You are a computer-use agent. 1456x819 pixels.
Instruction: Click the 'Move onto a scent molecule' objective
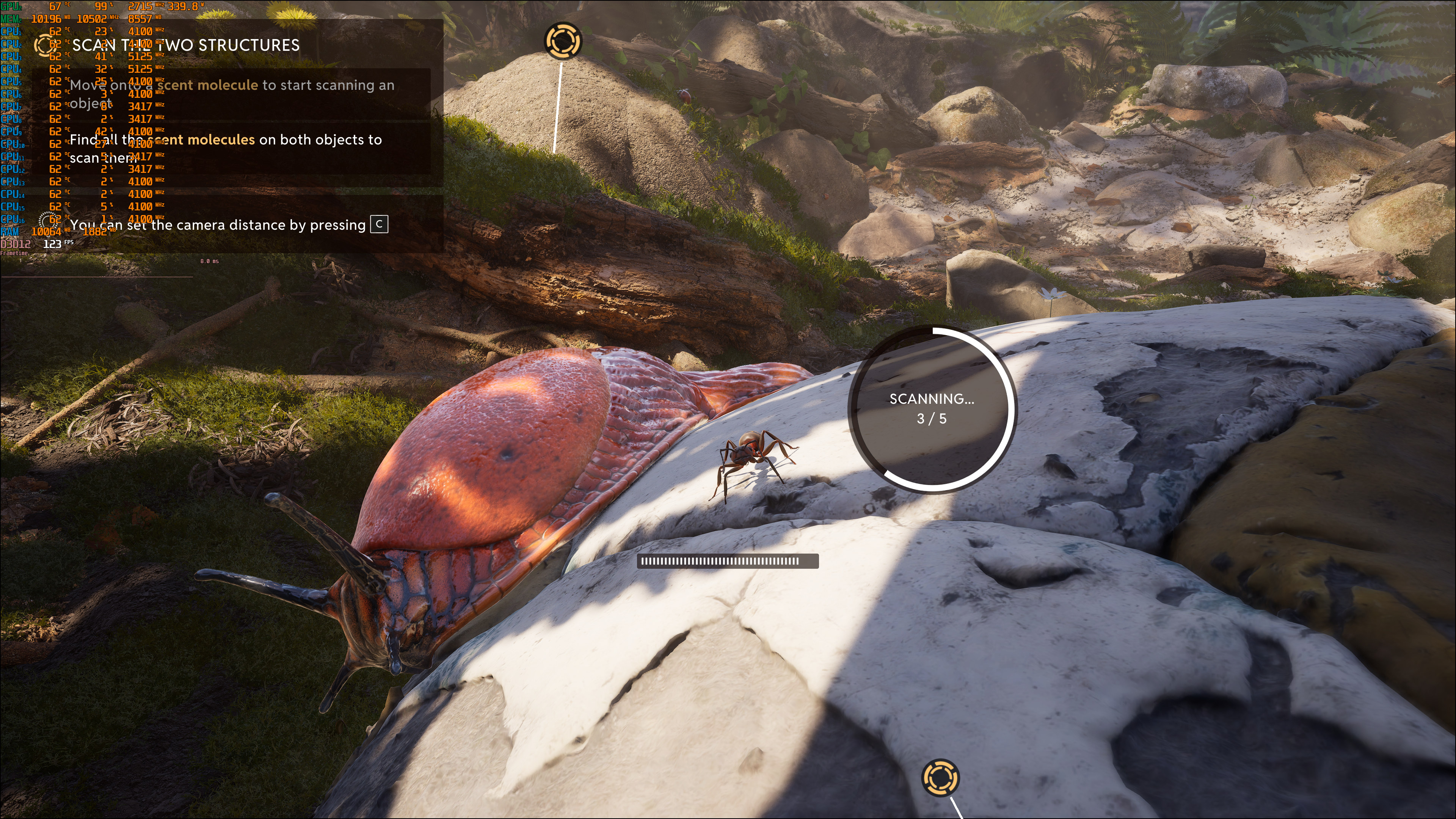click(x=231, y=94)
